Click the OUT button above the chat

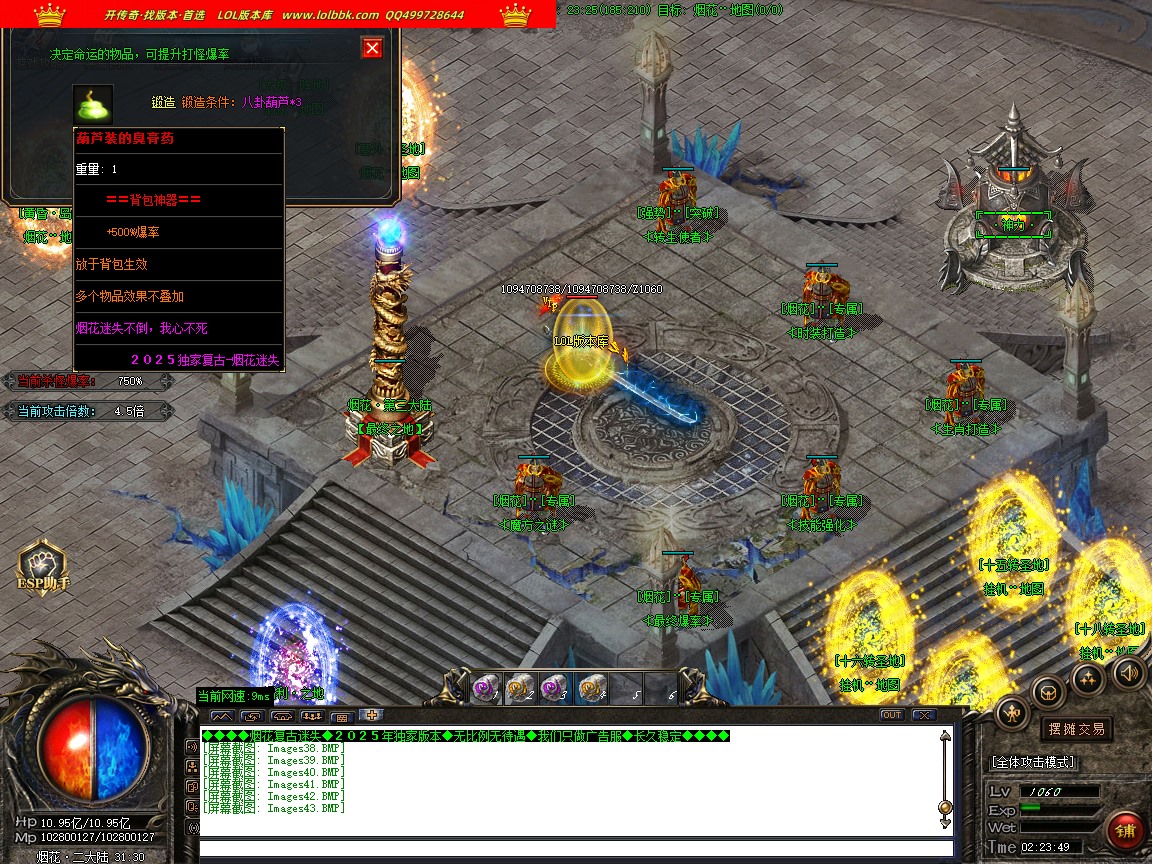[891, 715]
